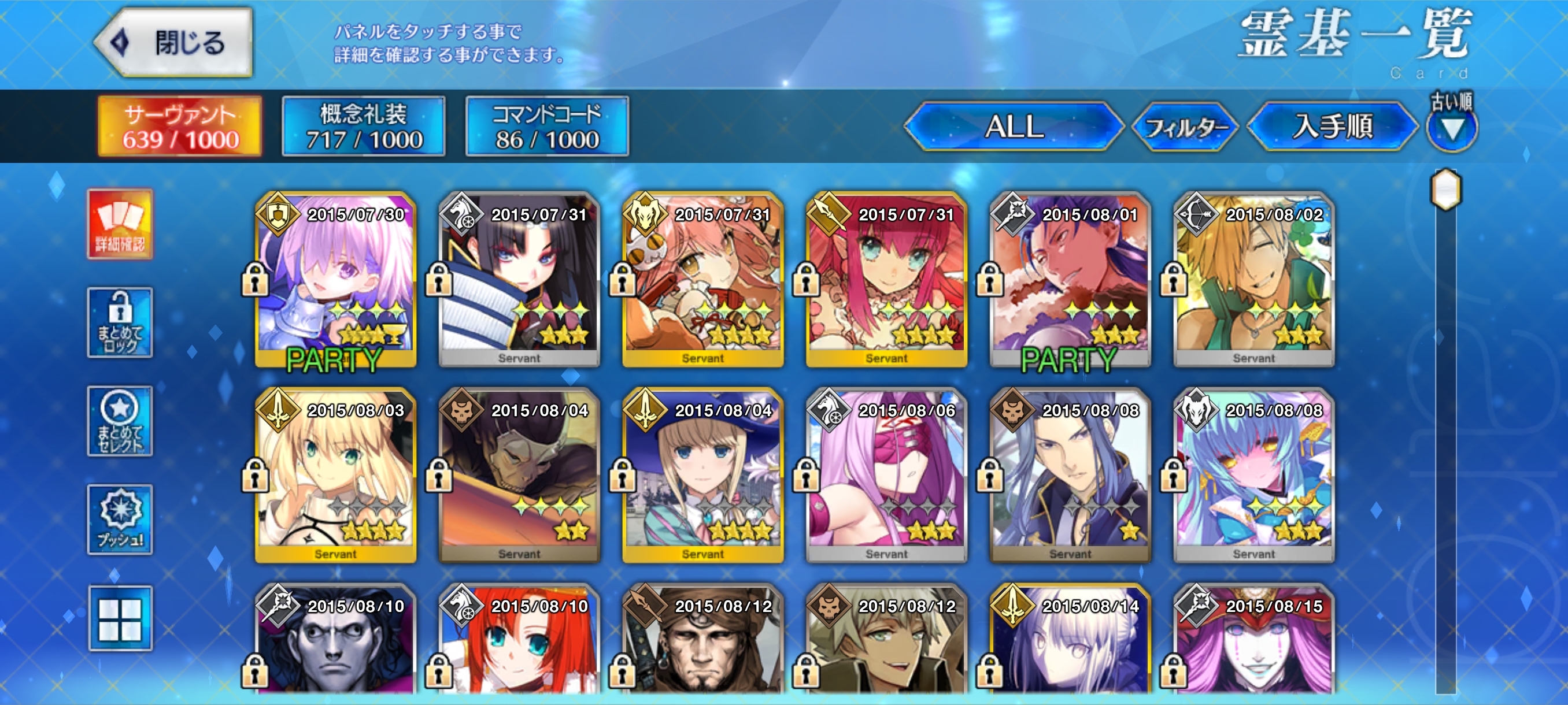Image resolution: width=1568 pixels, height=705 pixels.
Task: Close the card list with 閉じる
Action: point(175,43)
